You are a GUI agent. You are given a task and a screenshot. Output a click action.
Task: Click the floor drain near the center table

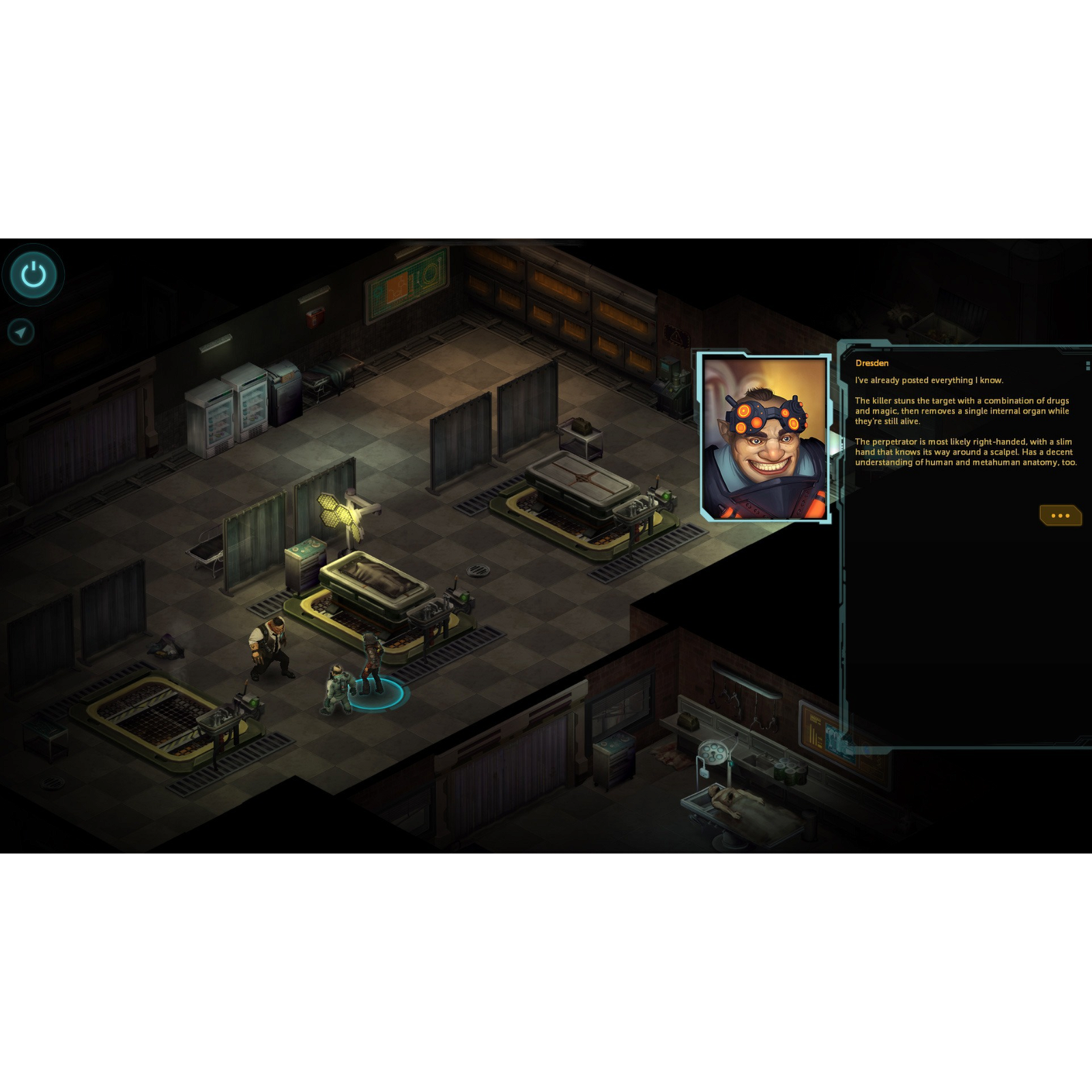pos(478,569)
